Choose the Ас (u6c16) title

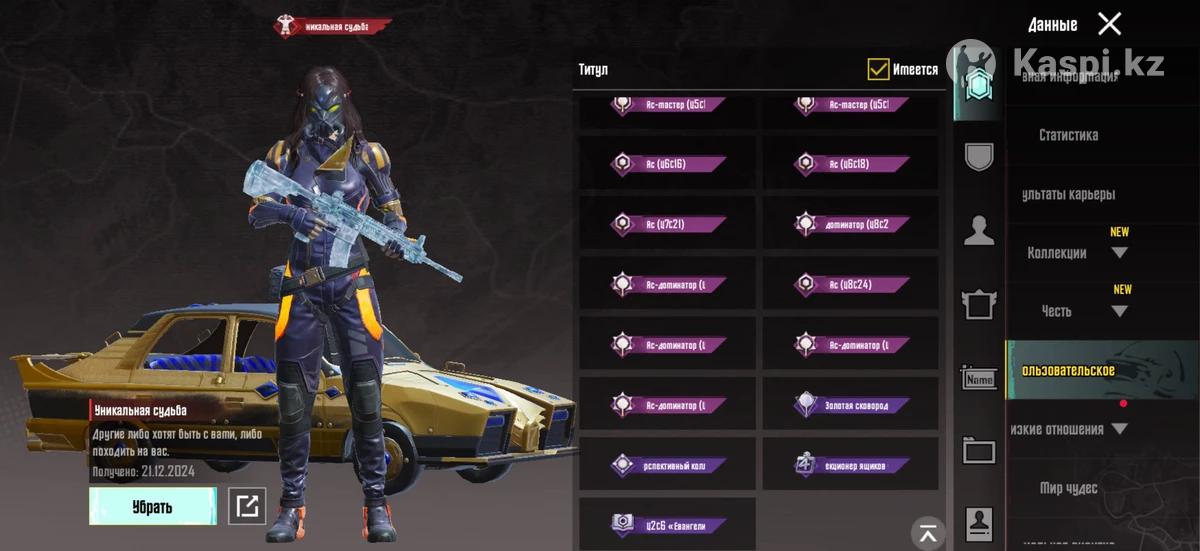[667, 164]
